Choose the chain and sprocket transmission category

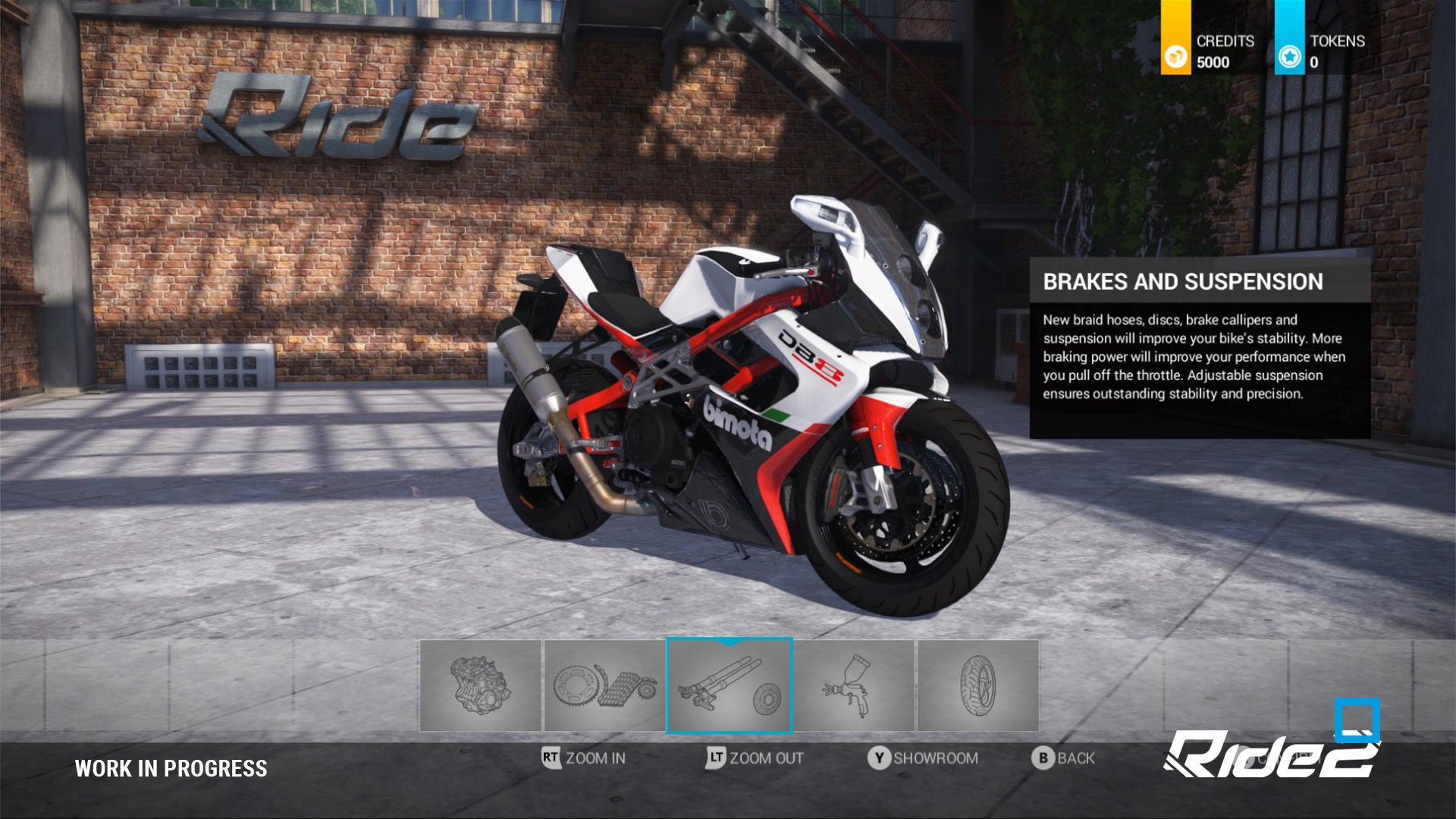pos(604,686)
